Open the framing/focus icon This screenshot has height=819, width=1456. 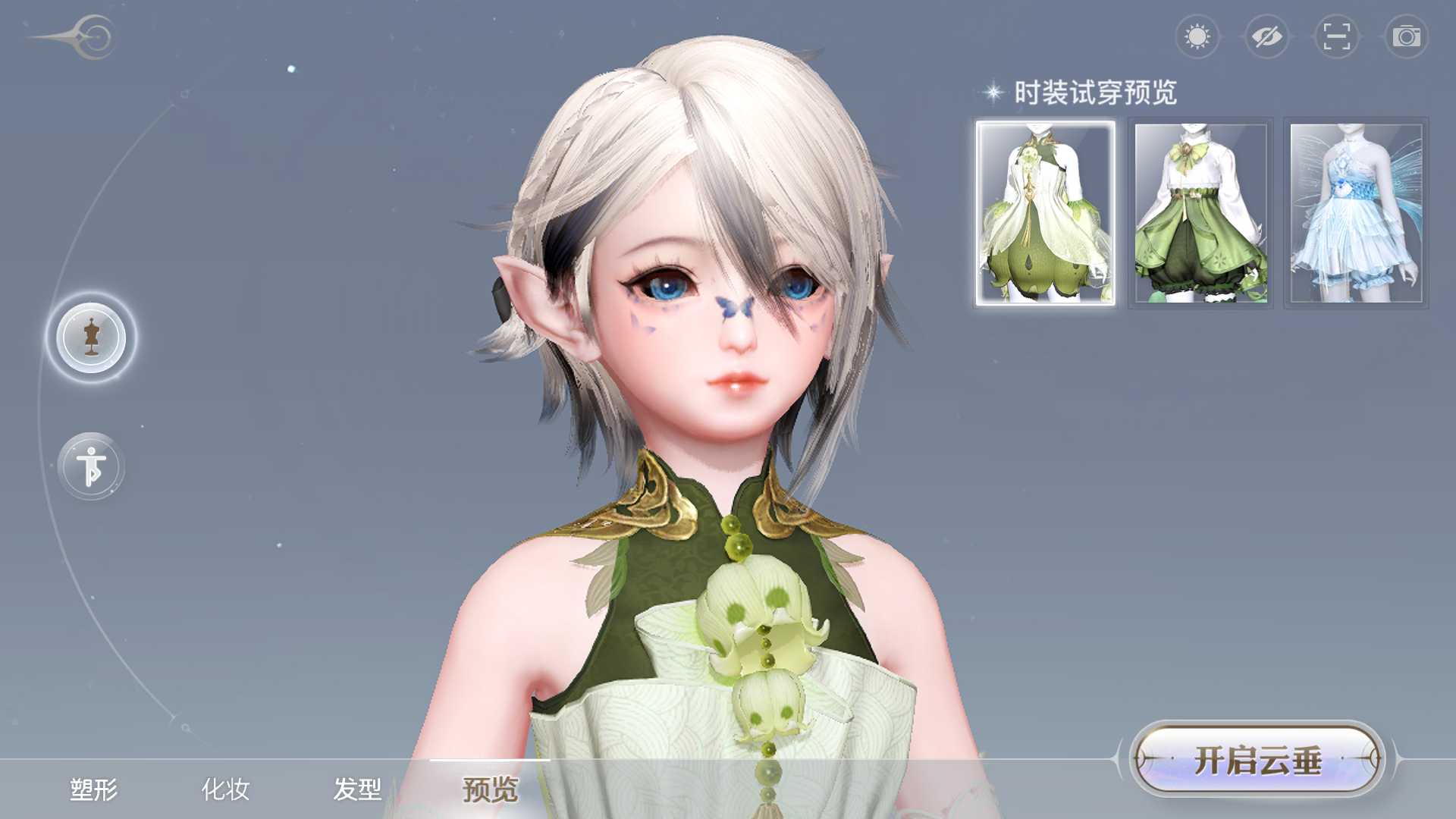point(1336,37)
